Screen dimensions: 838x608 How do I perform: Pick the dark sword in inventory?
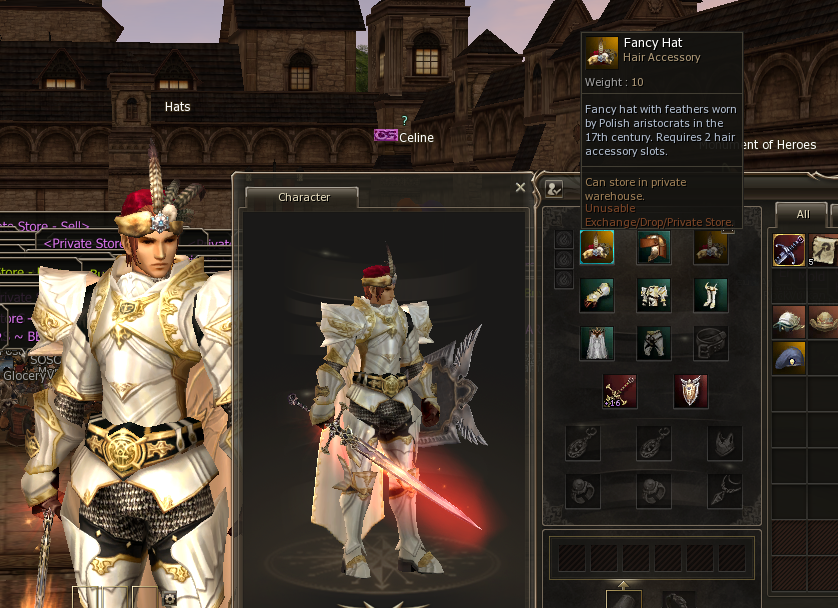pos(789,250)
